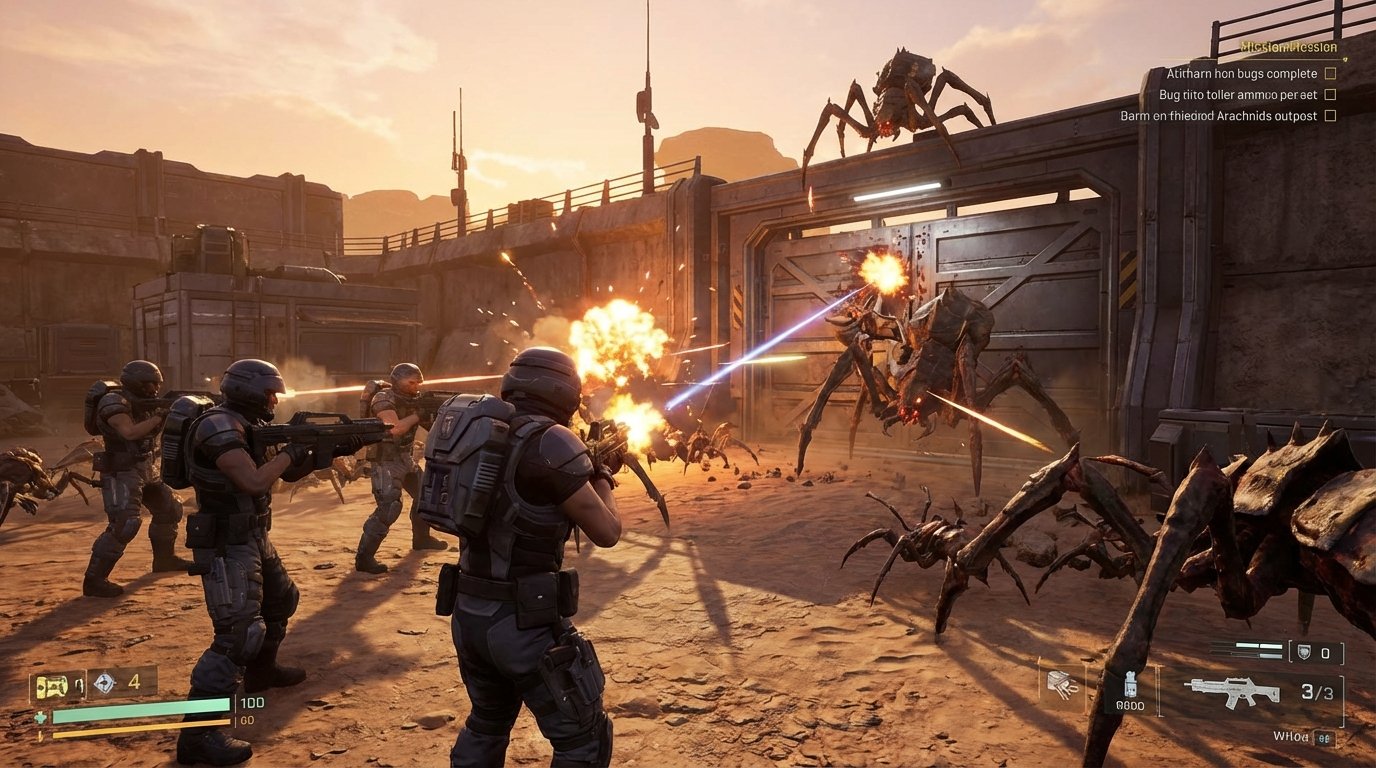This screenshot has width=1376, height=768.
Task: Click the 0800 grenade count text
Action: (1130, 705)
